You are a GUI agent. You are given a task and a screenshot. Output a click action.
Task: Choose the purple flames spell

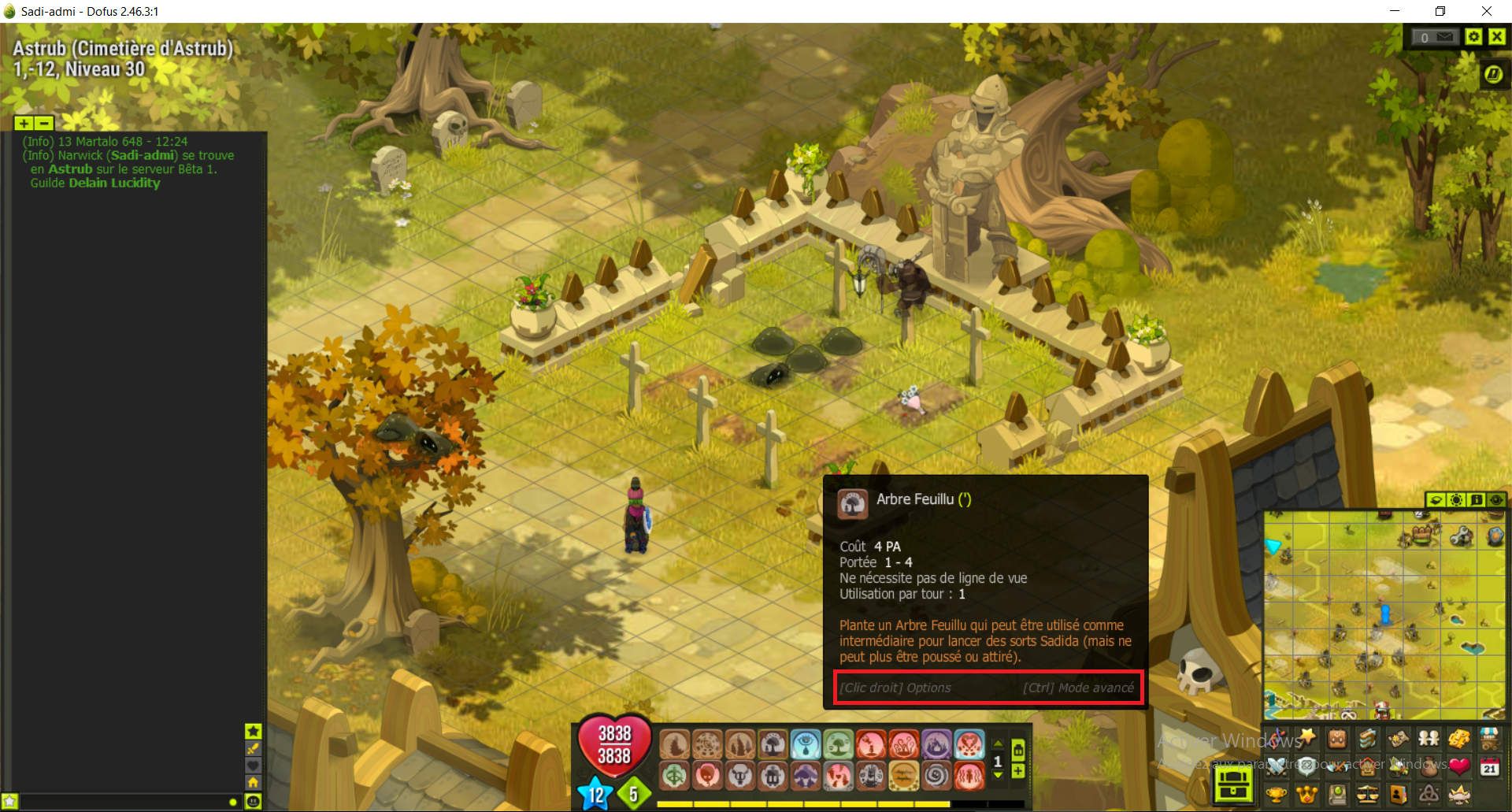pyautogui.click(x=936, y=744)
